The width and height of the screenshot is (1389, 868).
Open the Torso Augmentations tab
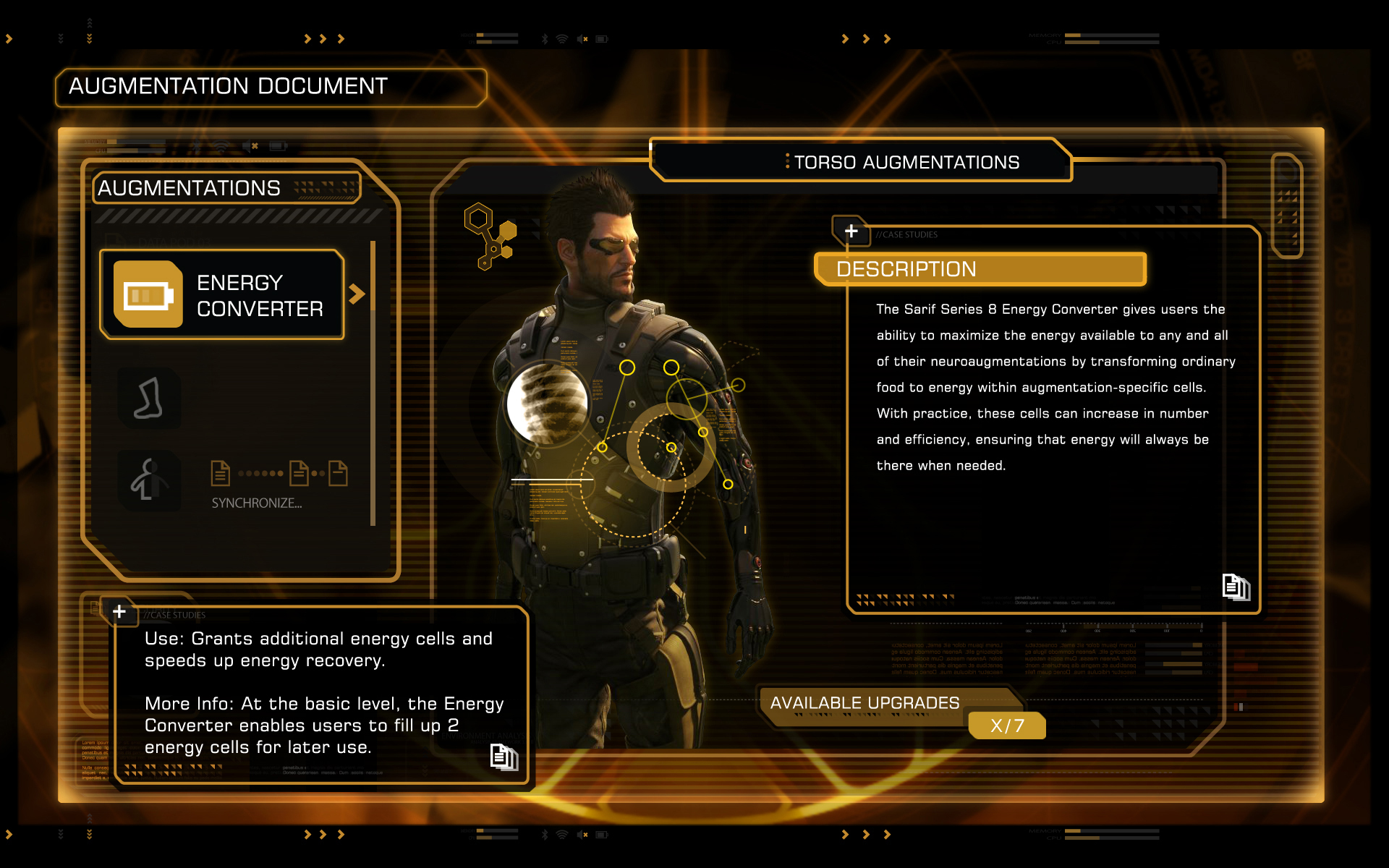(906, 162)
